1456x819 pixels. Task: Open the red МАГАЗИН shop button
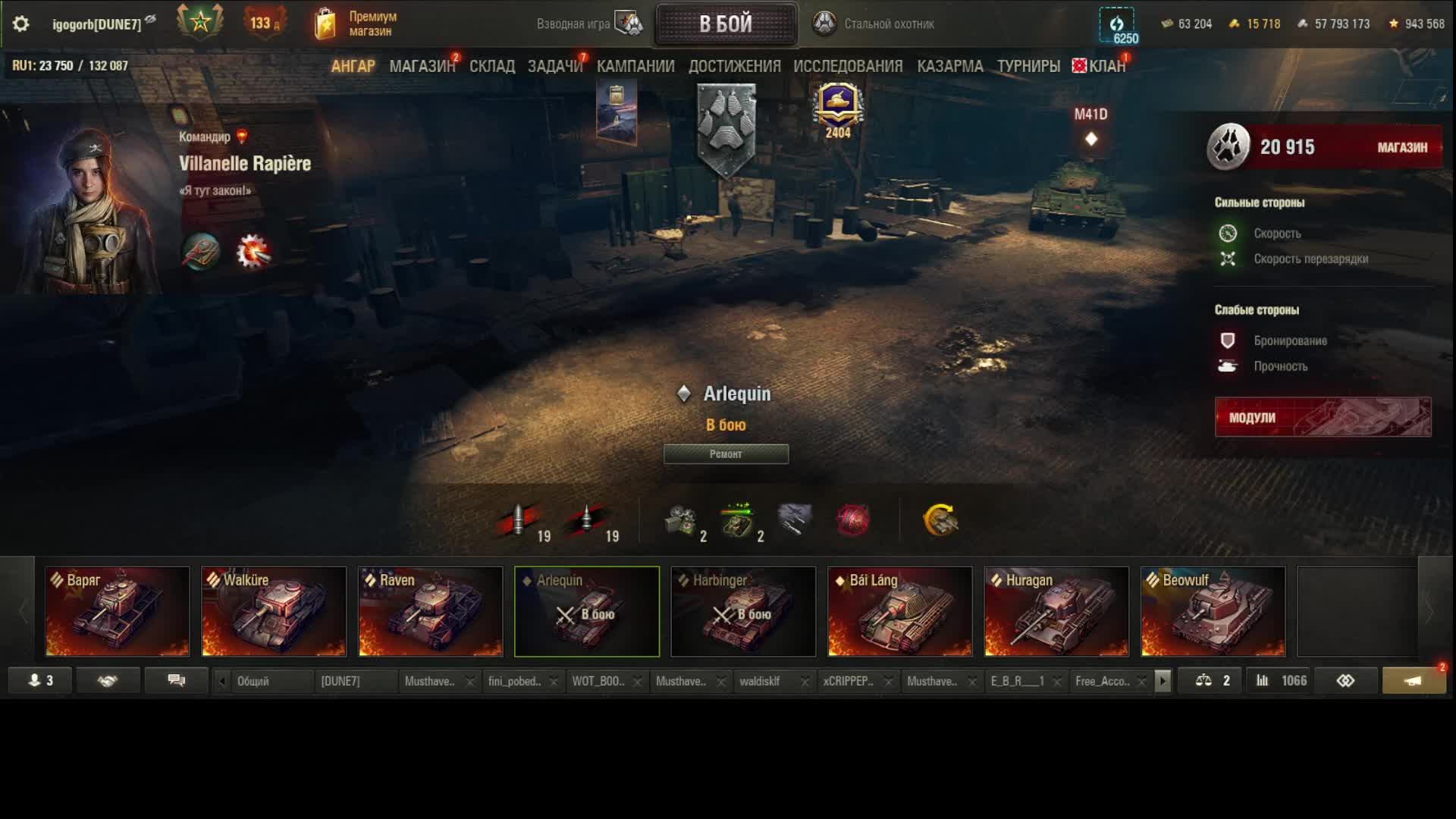pyautogui.click(x=1401, y=148)
